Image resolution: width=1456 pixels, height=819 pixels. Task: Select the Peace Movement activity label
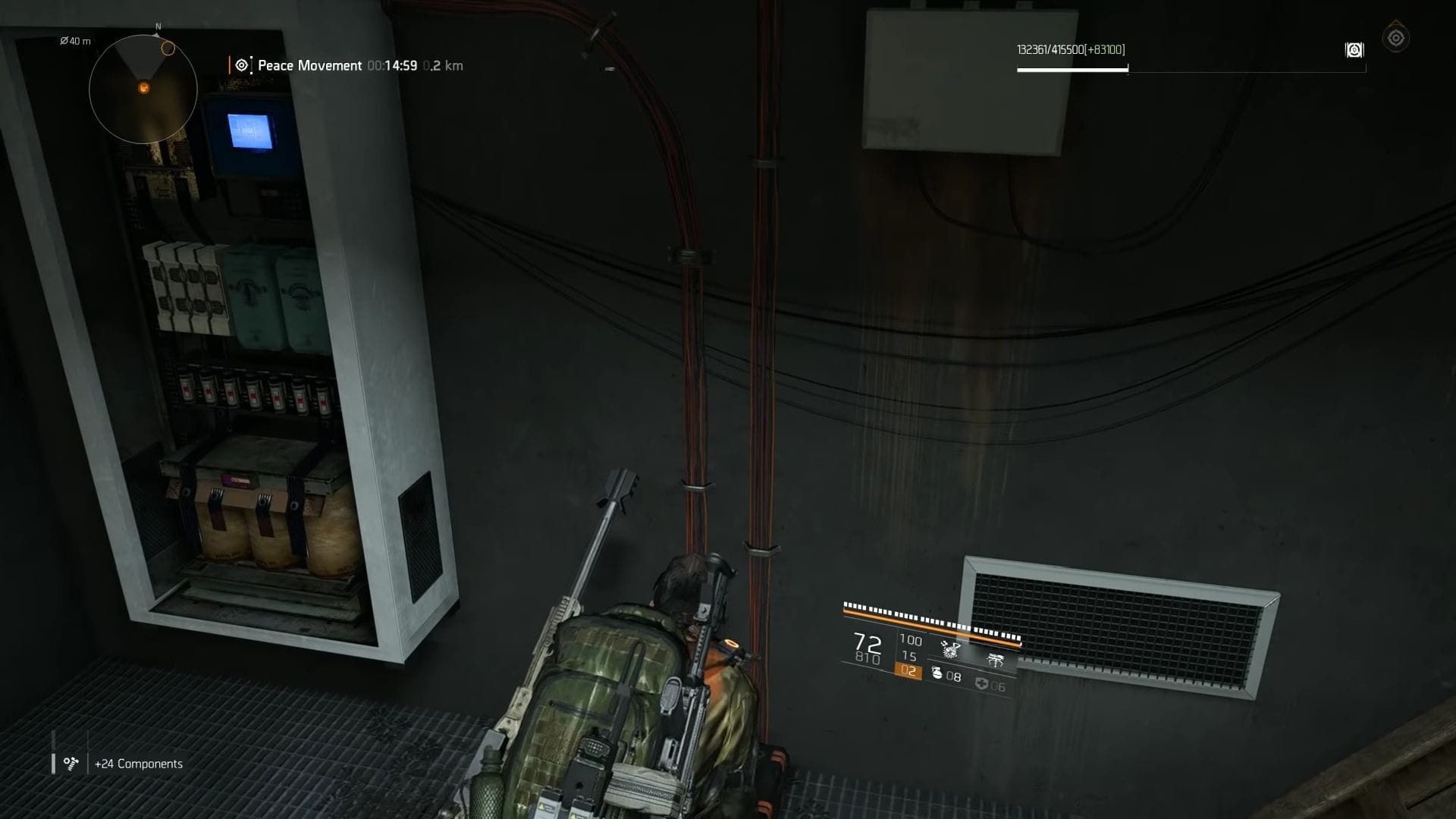coord(309,65)
